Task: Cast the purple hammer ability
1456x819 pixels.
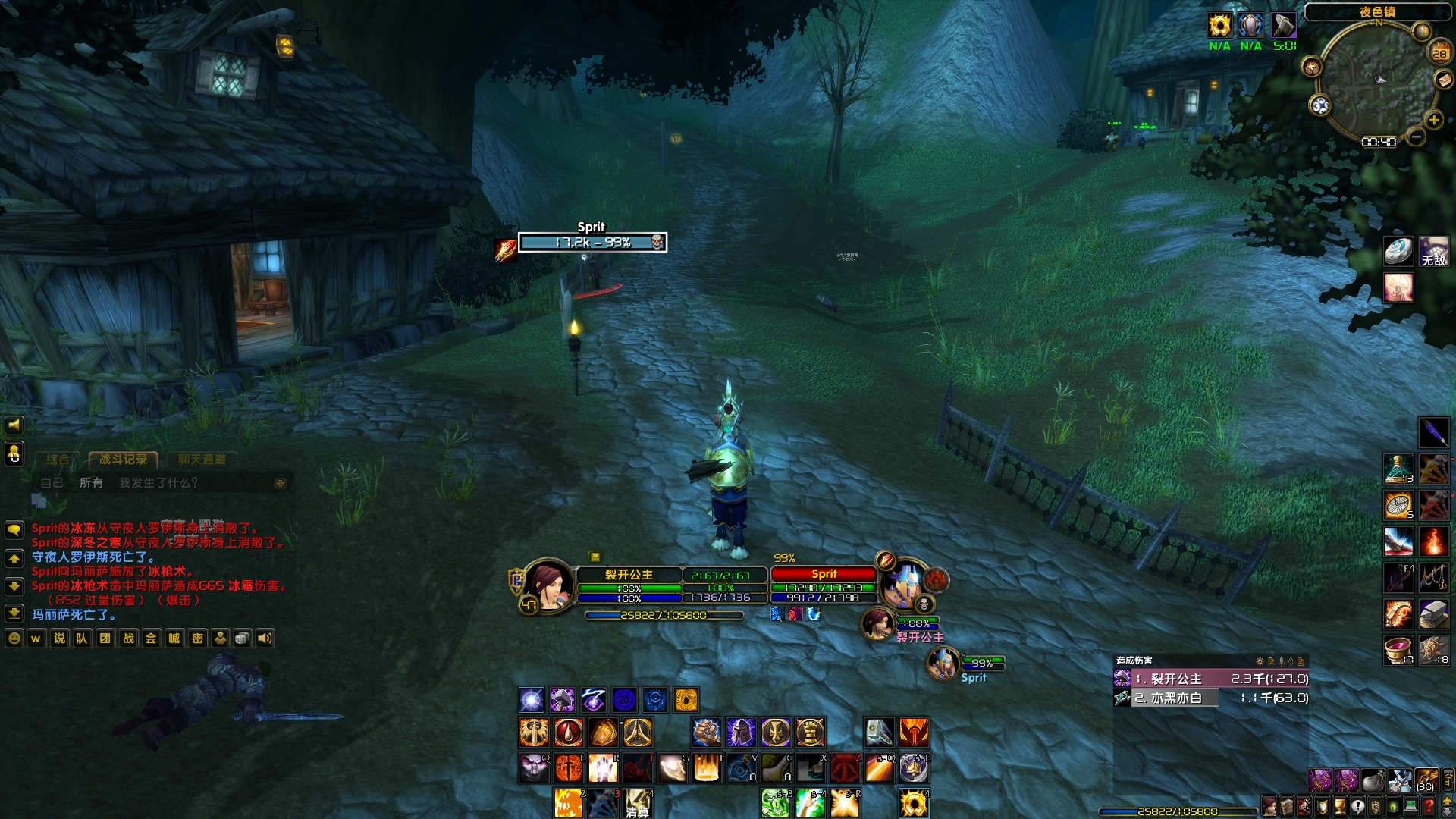Action: 562,700
